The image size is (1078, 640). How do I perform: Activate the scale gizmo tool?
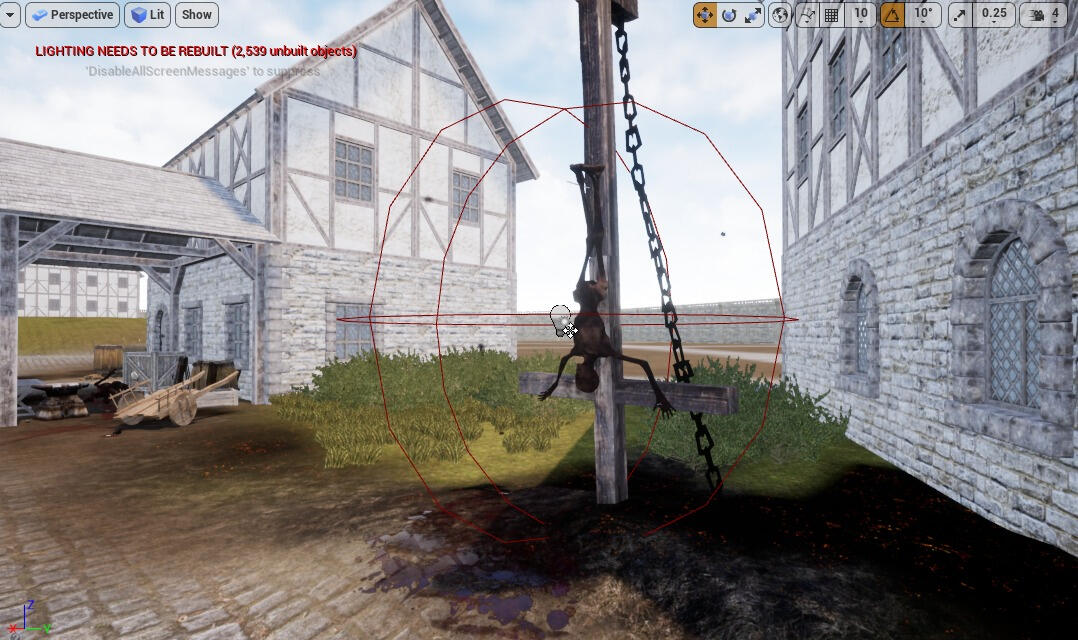754,15
